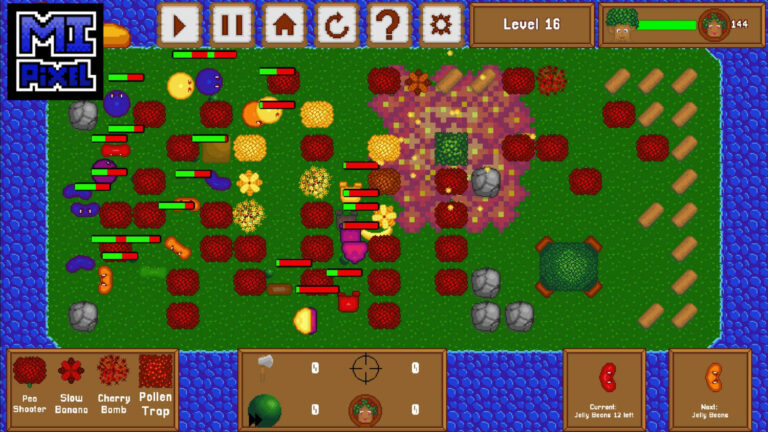This screenshot has height=432, width=768.
Task: Open the help question mark
Action: [x=389, y=24]
